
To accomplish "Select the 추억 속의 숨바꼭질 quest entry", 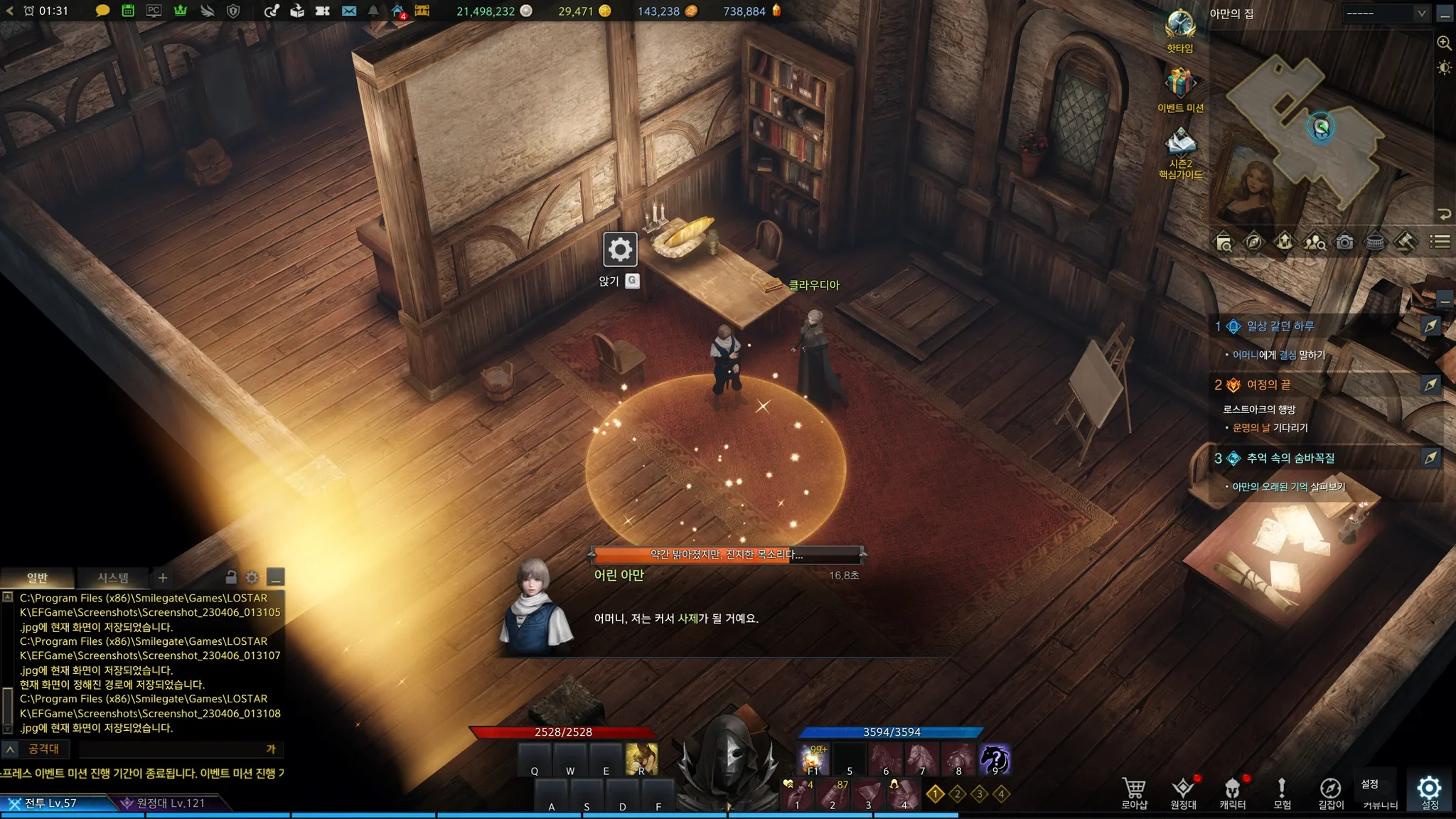I will (1290, 459).
